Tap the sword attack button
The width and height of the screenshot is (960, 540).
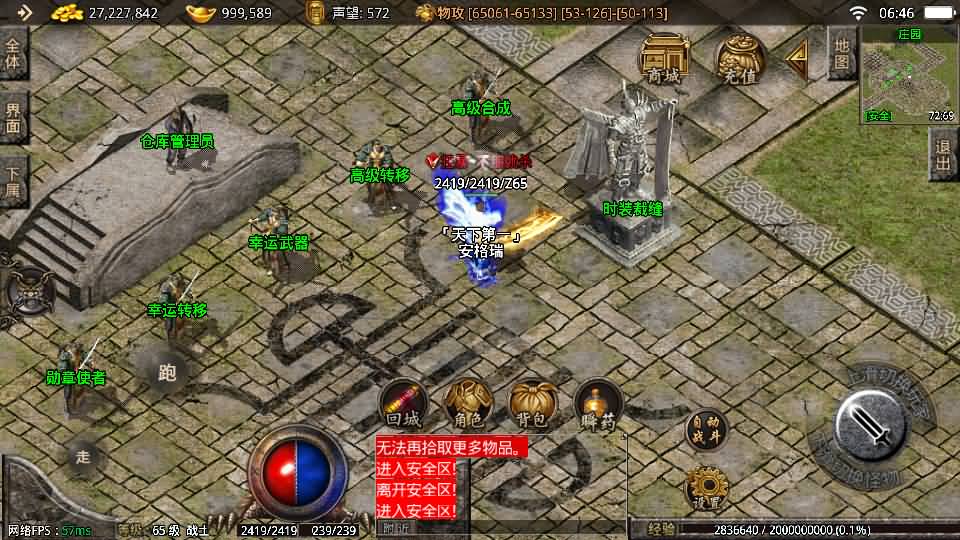click(870, 424)
